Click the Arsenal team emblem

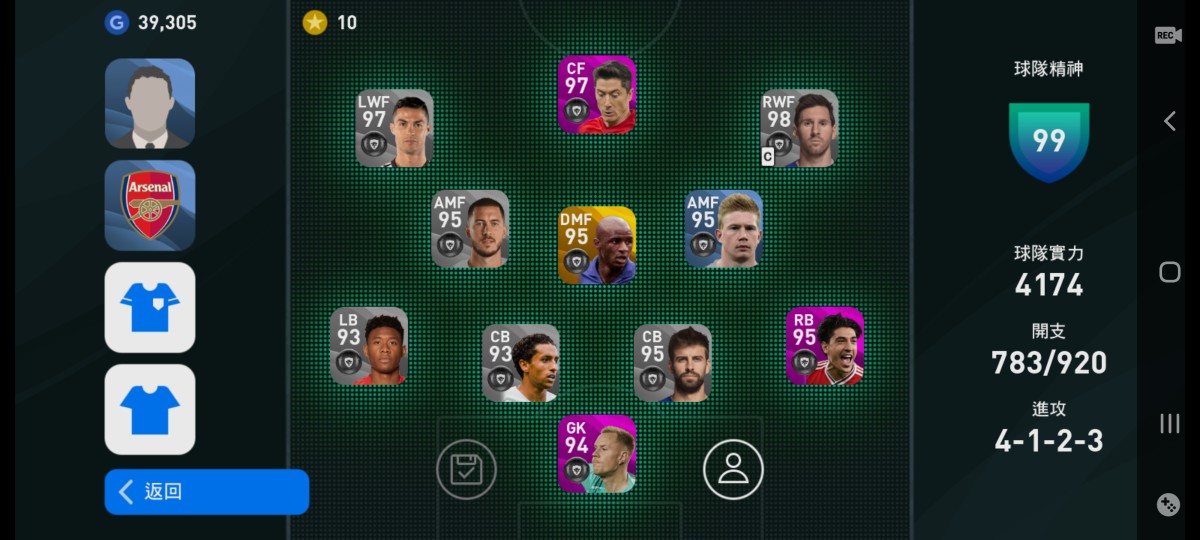click(x=150, y=205)
